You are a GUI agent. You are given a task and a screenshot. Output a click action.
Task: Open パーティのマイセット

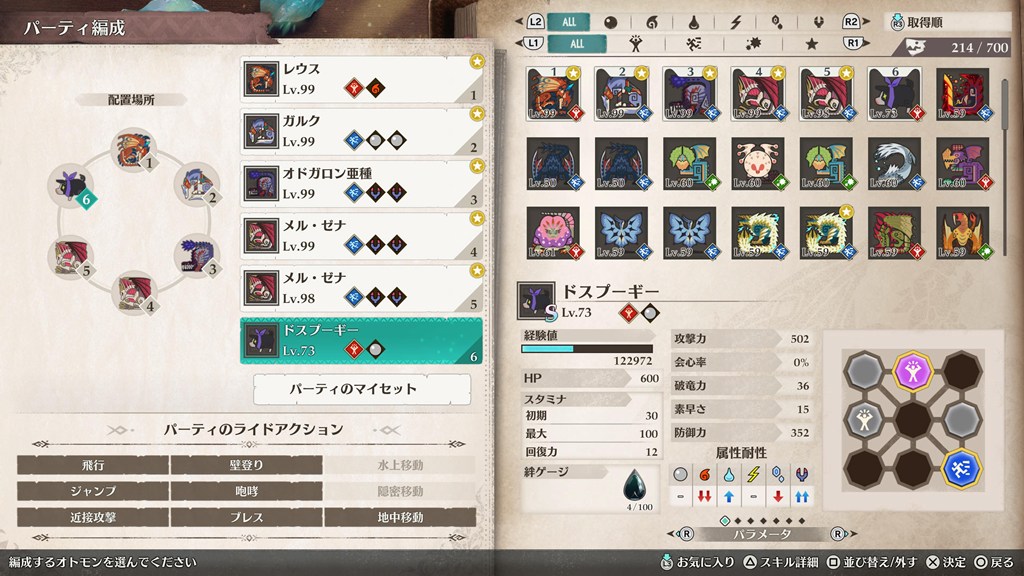click(x=362, y=388)
